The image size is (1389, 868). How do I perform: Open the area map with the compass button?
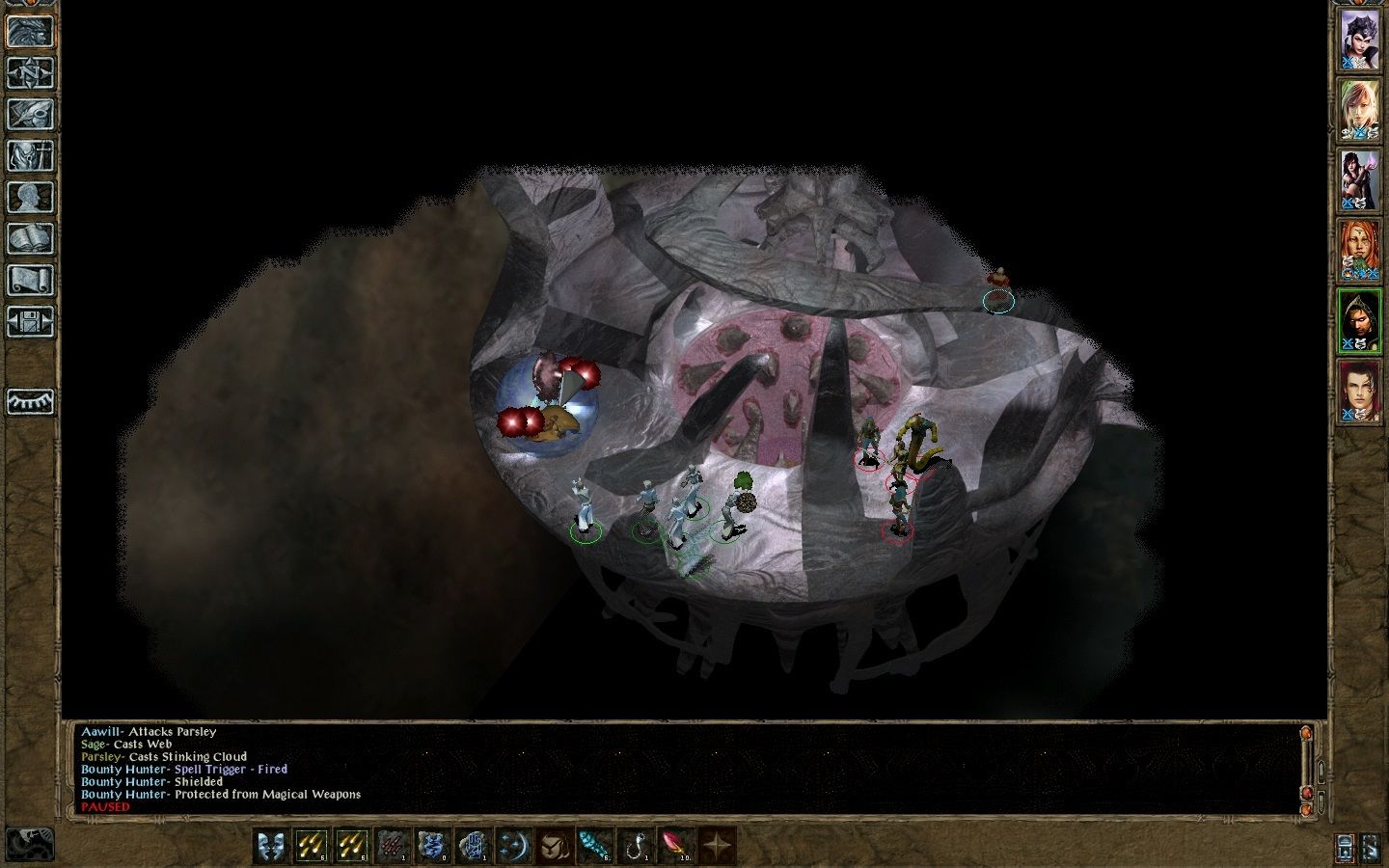point(30,73)
